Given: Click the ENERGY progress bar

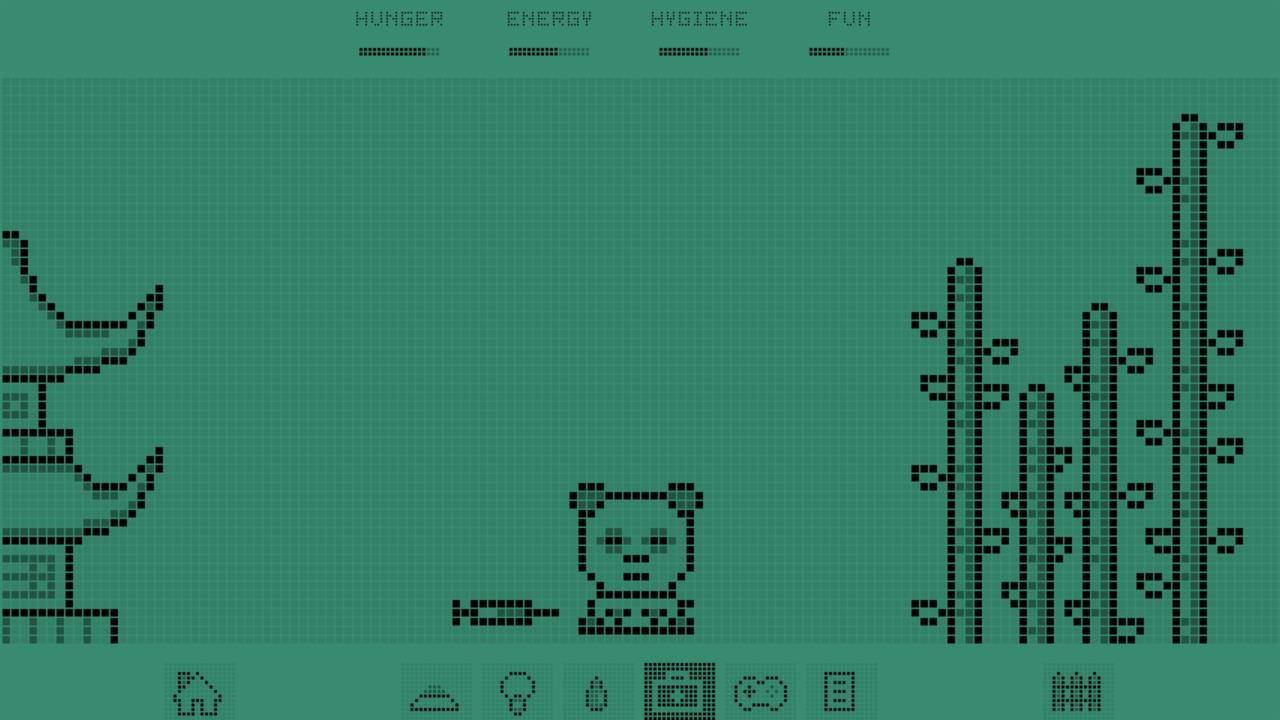Looking at the screenshot, I should point(548,51).
